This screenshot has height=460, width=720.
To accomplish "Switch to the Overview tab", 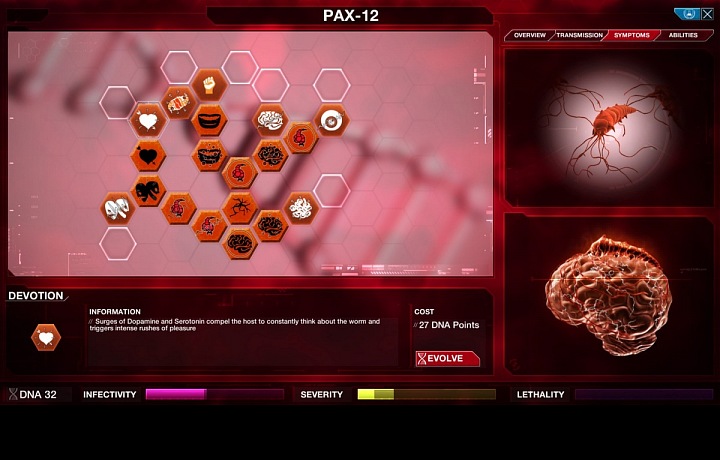I will tap(529, 35).
